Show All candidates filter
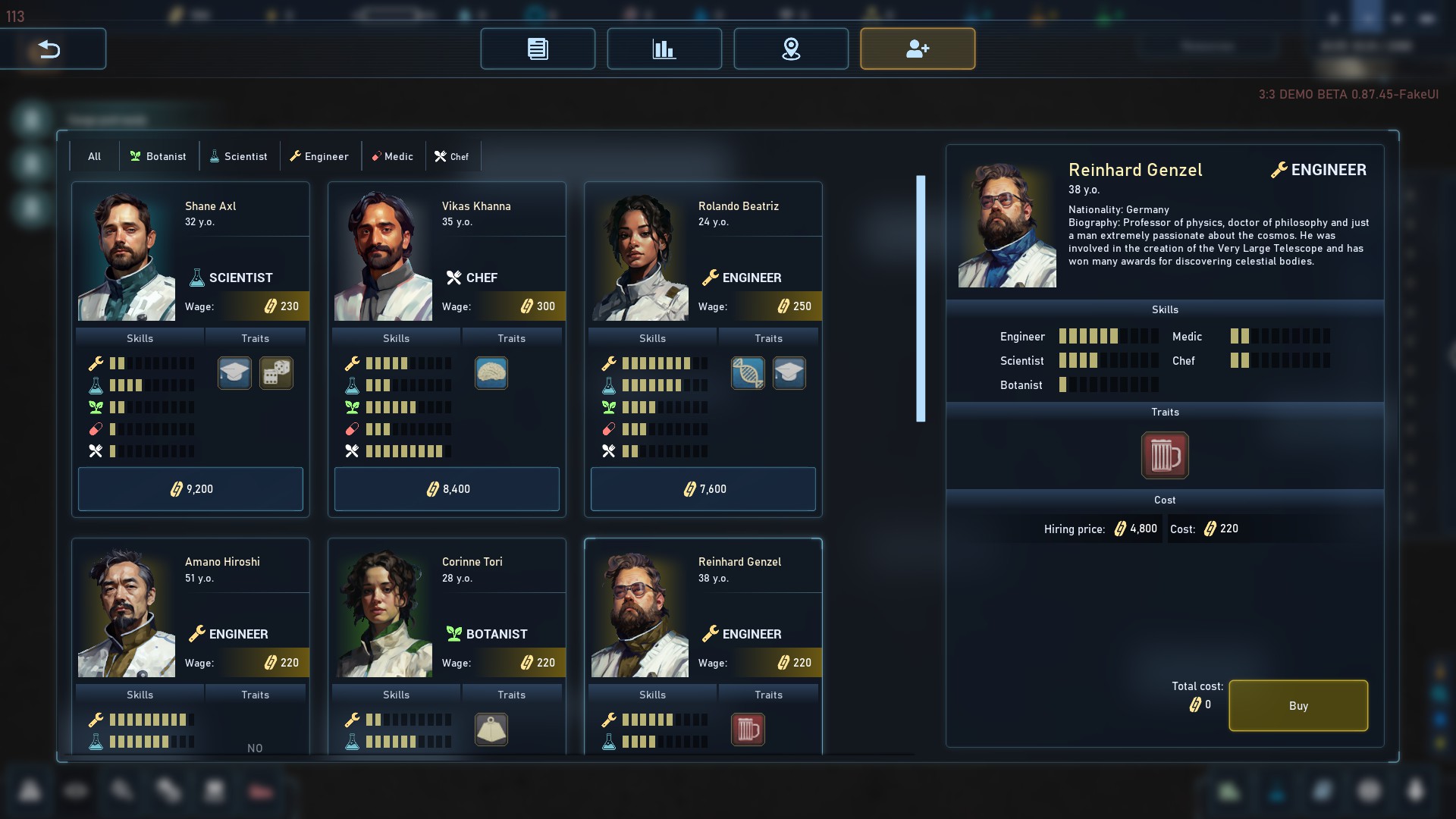 click(x=94, y=156)
